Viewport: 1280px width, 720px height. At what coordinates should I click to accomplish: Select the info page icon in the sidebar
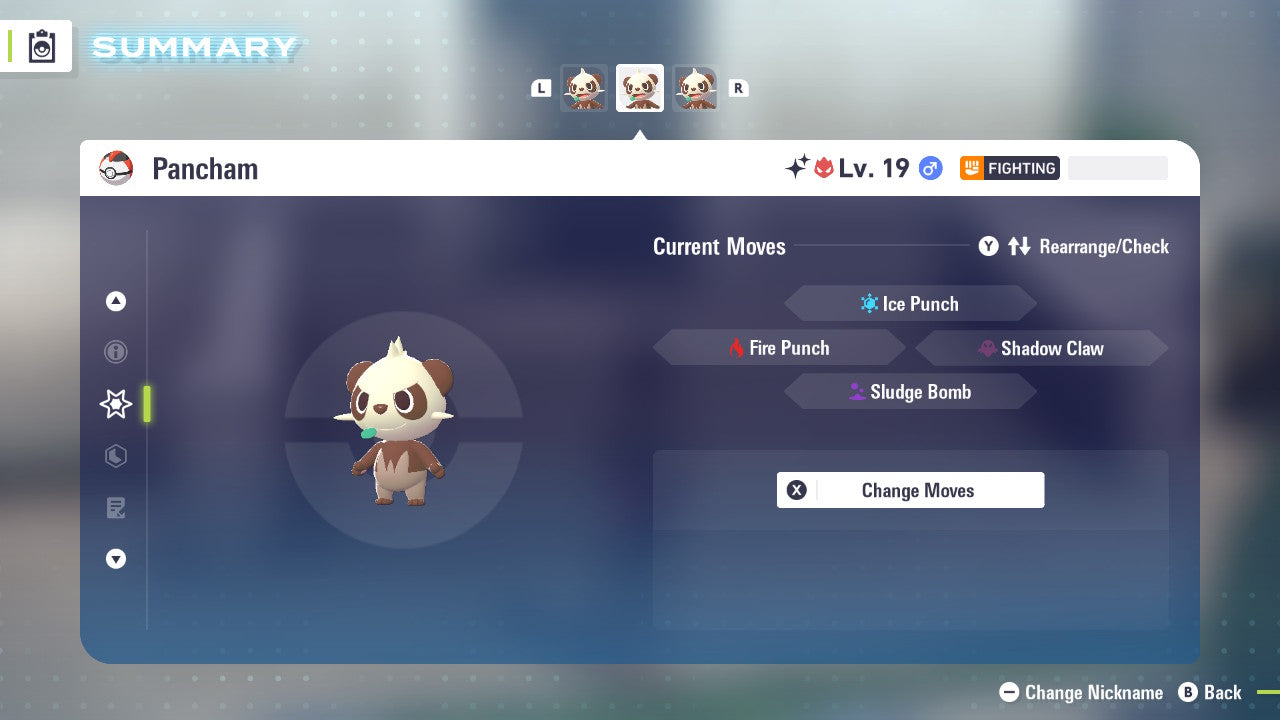coord(116,352)
